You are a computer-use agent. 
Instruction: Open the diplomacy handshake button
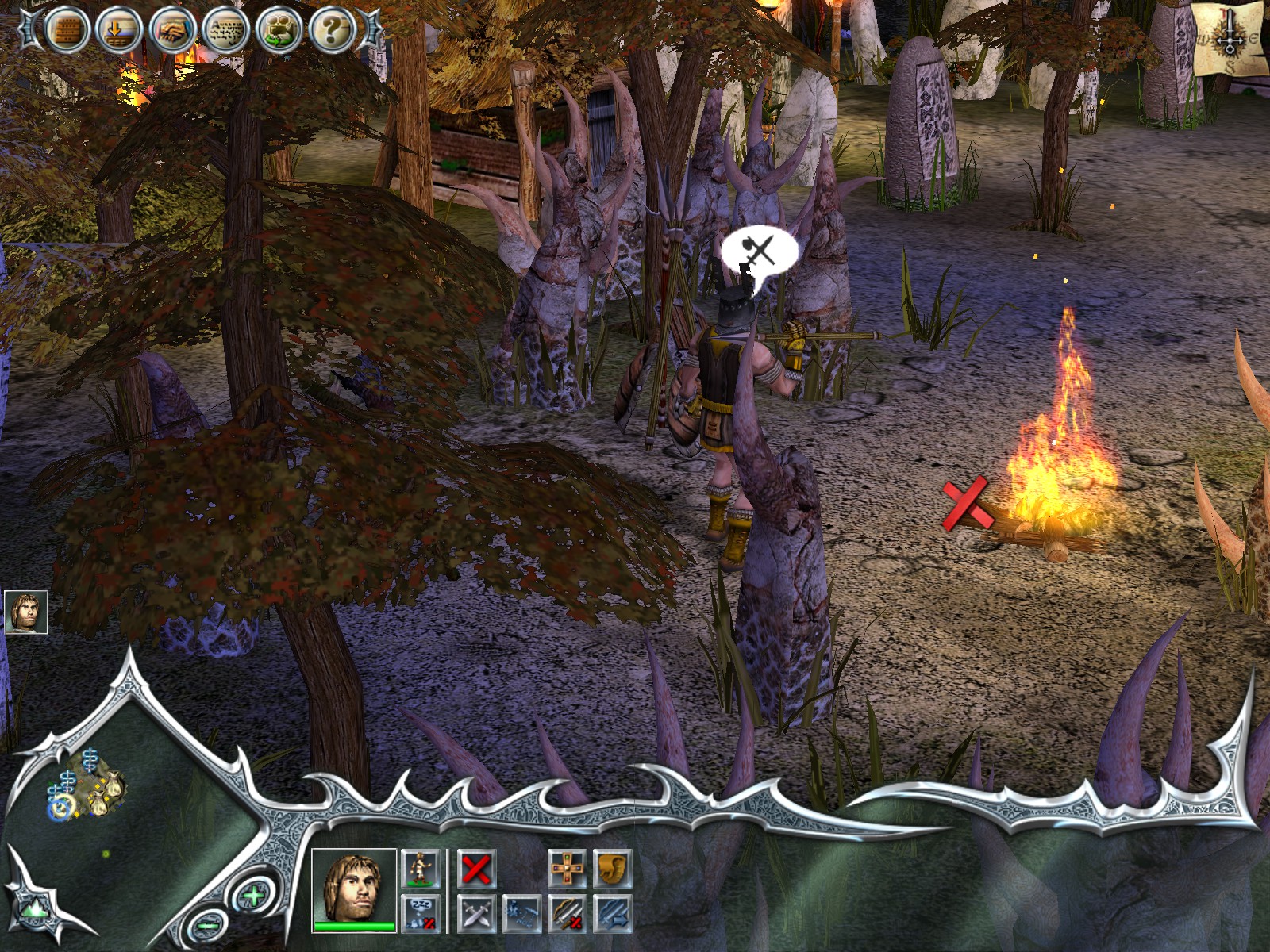coord(173,31)
